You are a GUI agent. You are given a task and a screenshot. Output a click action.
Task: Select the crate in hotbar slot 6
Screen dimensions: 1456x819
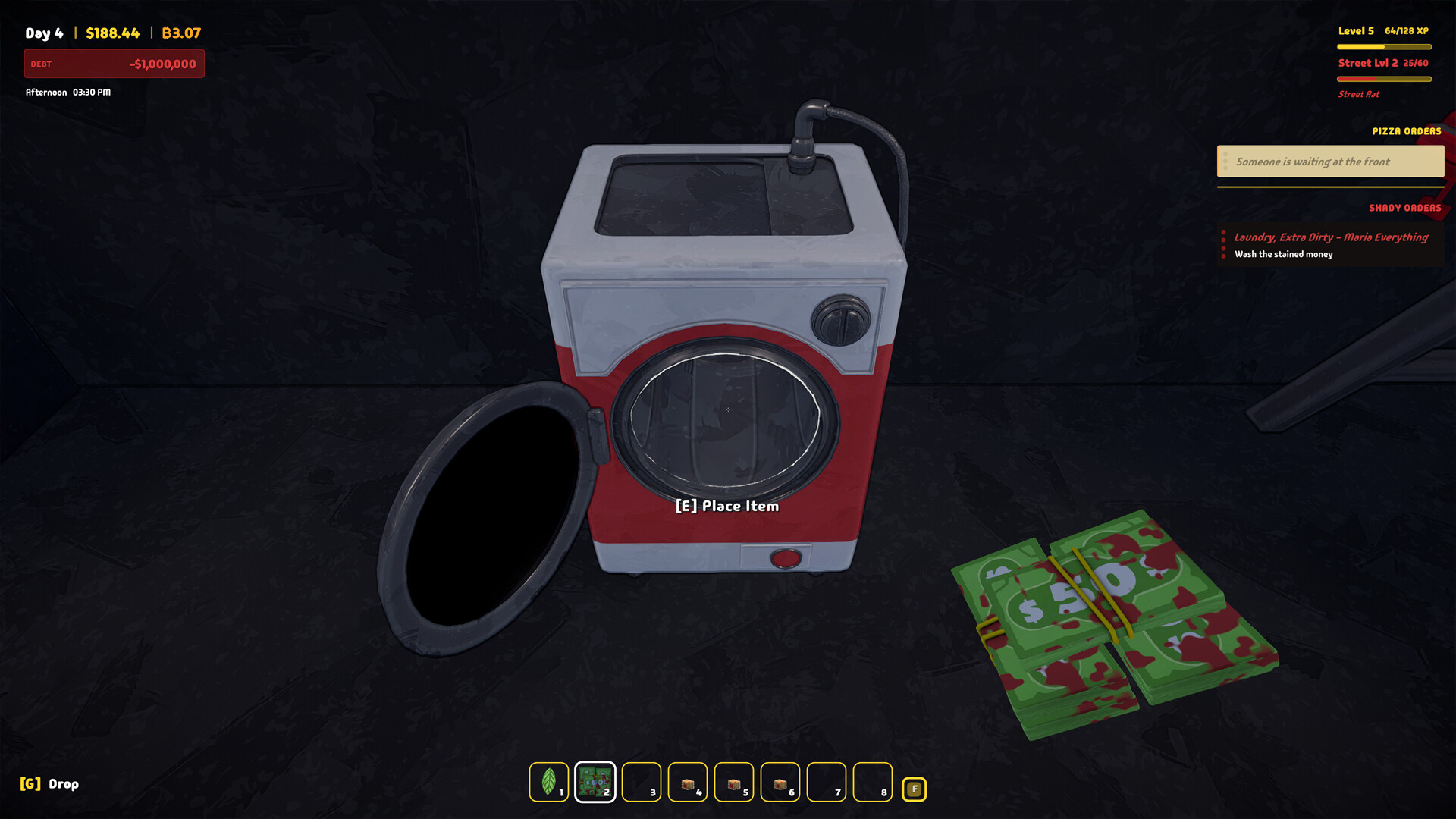pos(780,782)
